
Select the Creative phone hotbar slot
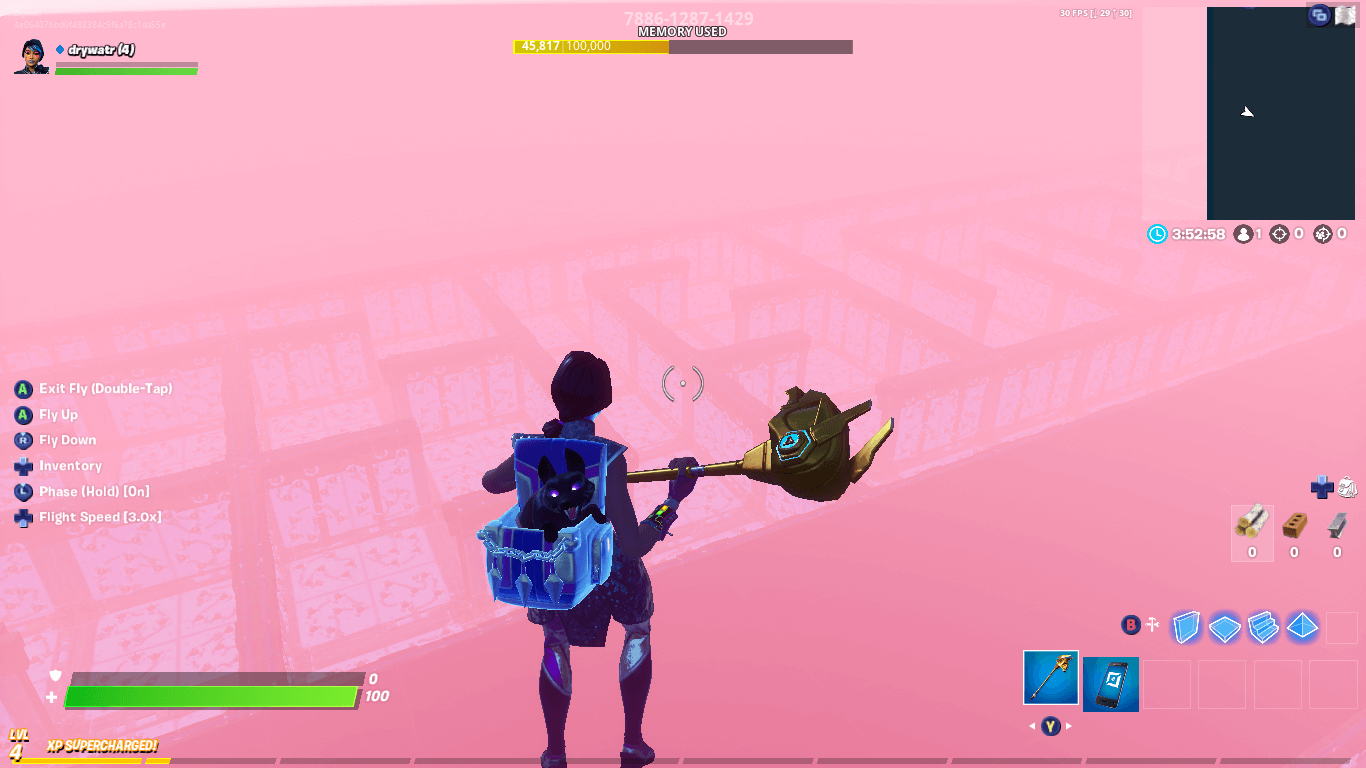click(x=1111, y=683)
